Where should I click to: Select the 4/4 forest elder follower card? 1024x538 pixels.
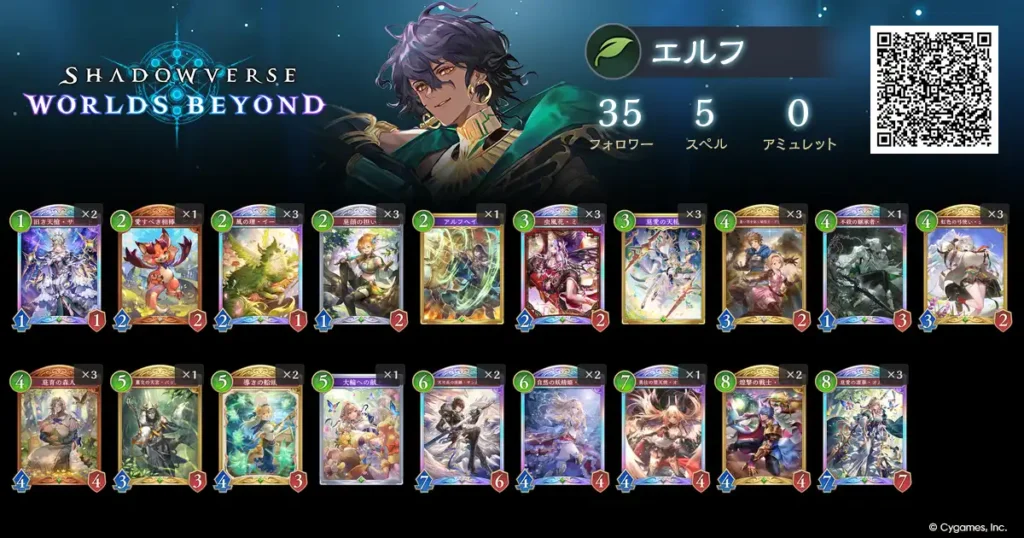(x=59, y=428)
